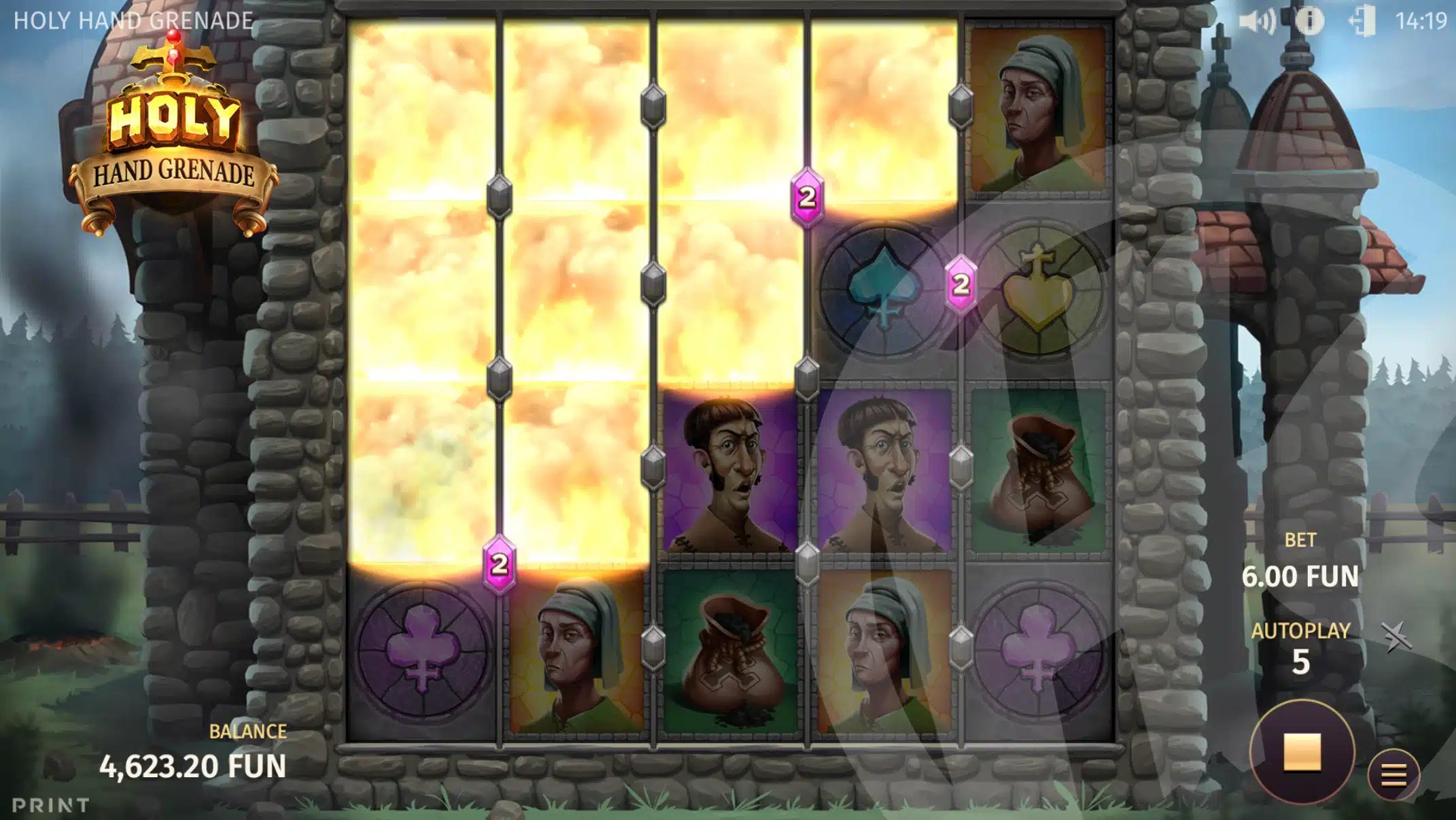Click the purple x2 multiplier gem on reel four

(x=808, y=197)
